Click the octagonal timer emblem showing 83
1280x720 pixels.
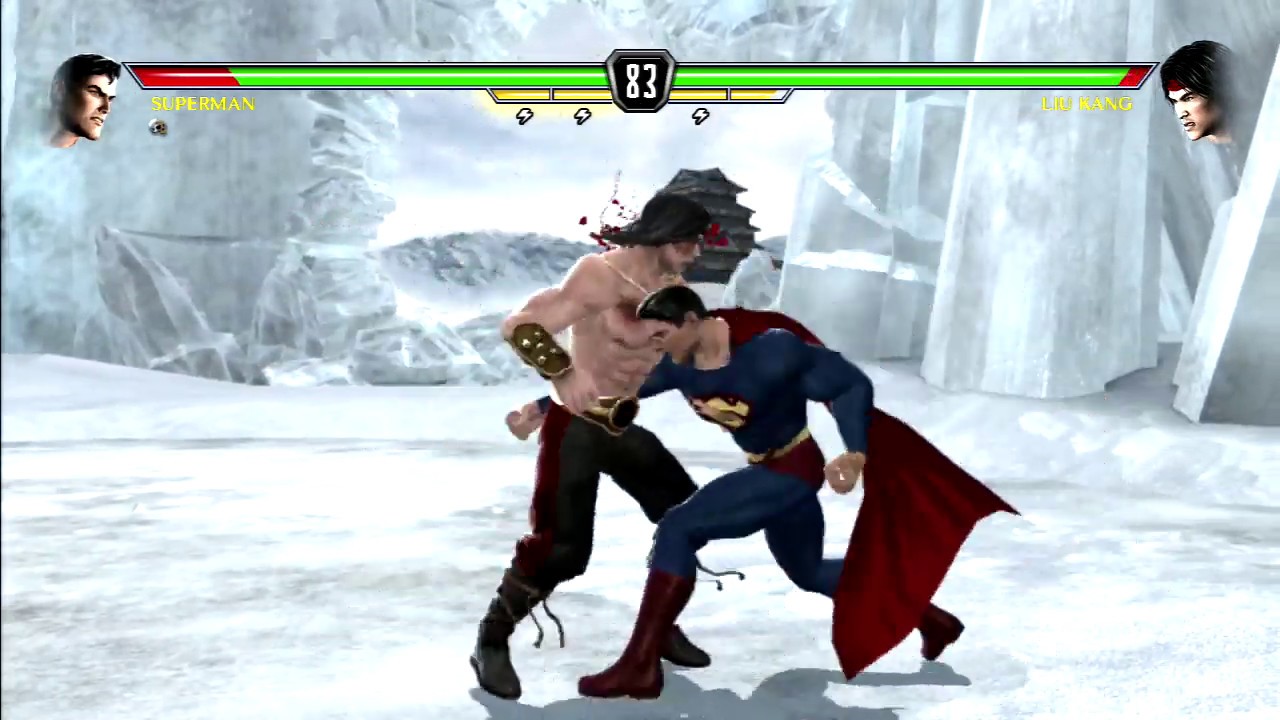pos(641,80)
